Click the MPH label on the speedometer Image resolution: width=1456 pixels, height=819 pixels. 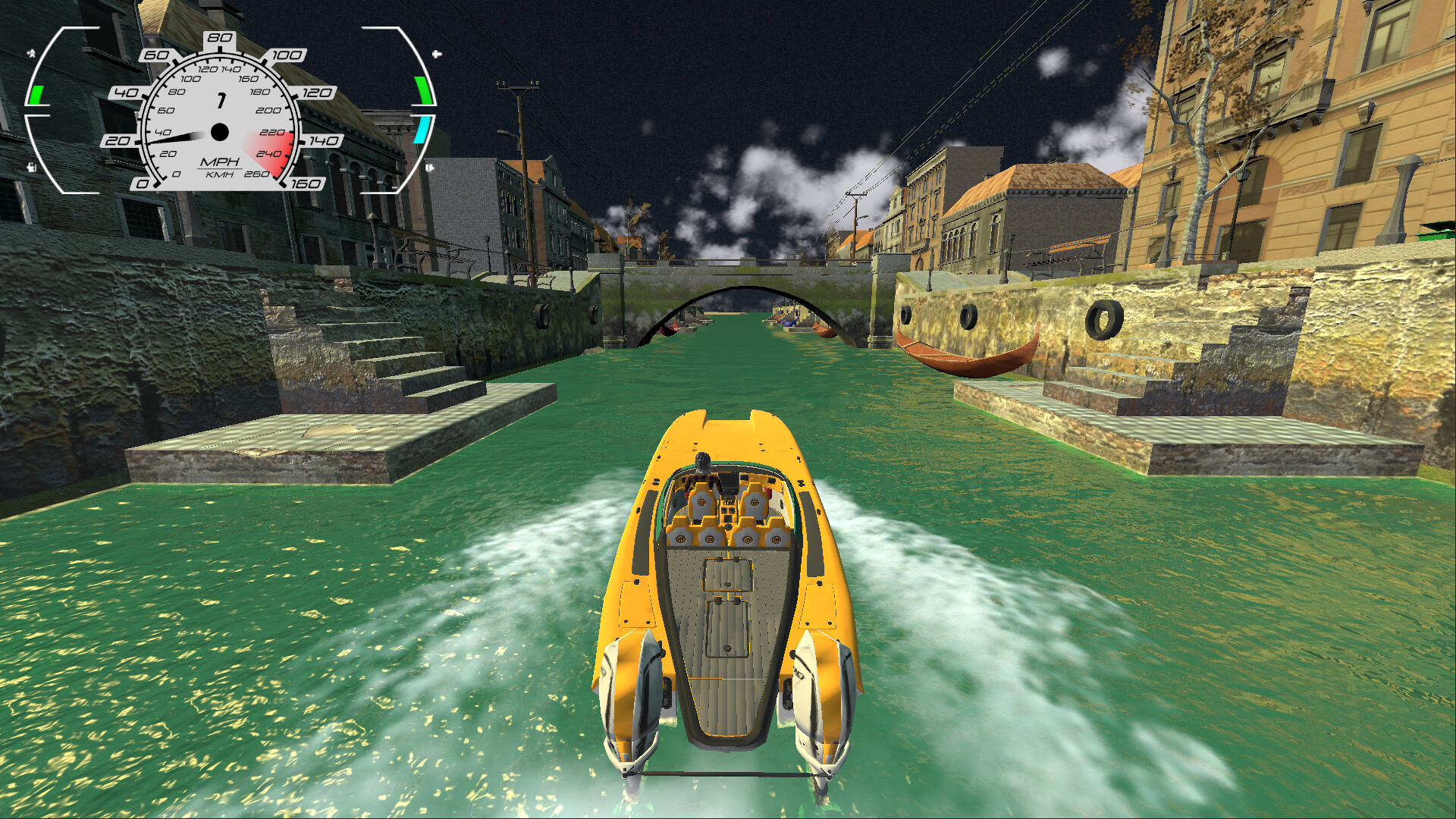[221, 163]
